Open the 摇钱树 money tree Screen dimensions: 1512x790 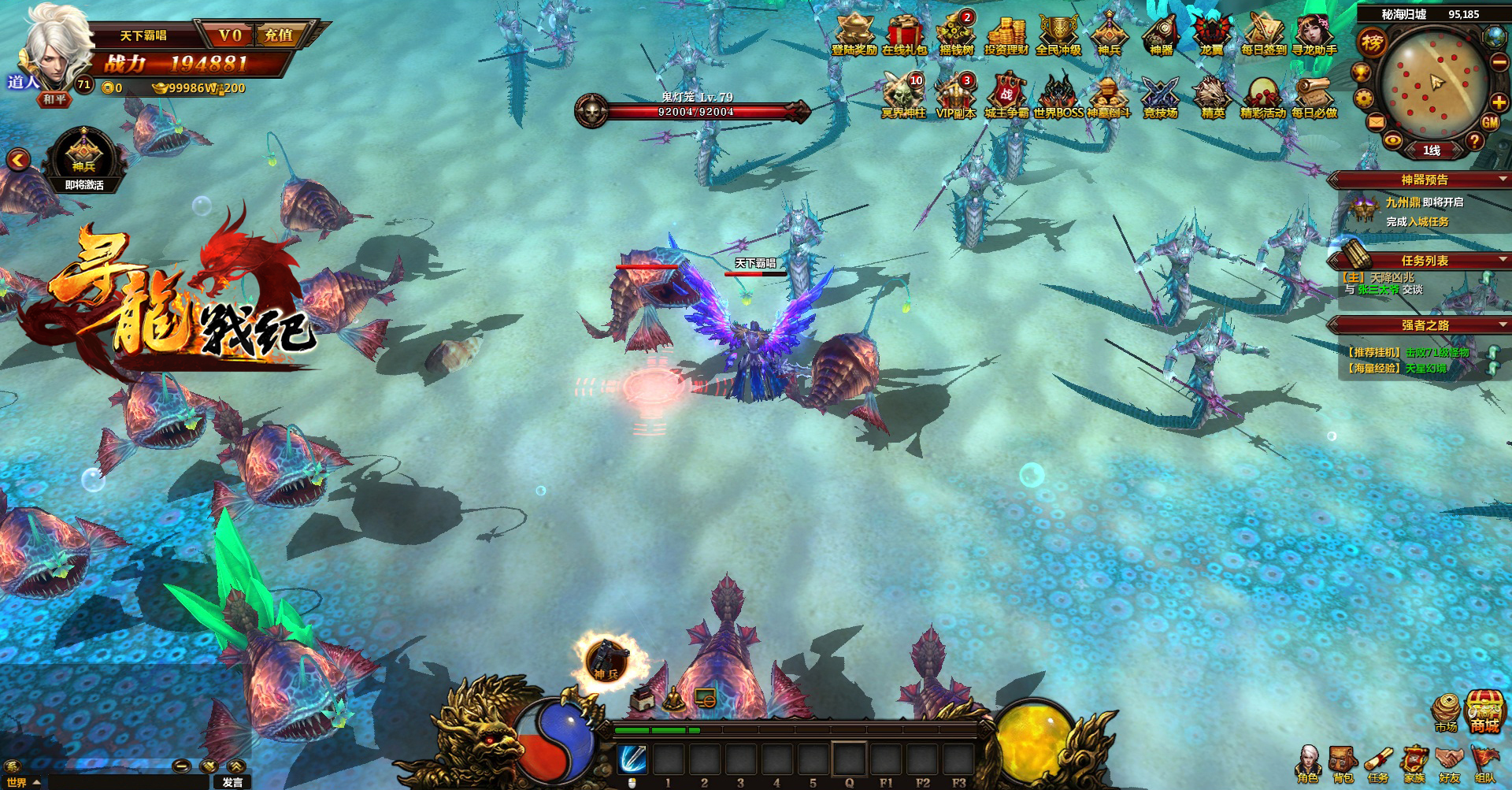point(956,35)
